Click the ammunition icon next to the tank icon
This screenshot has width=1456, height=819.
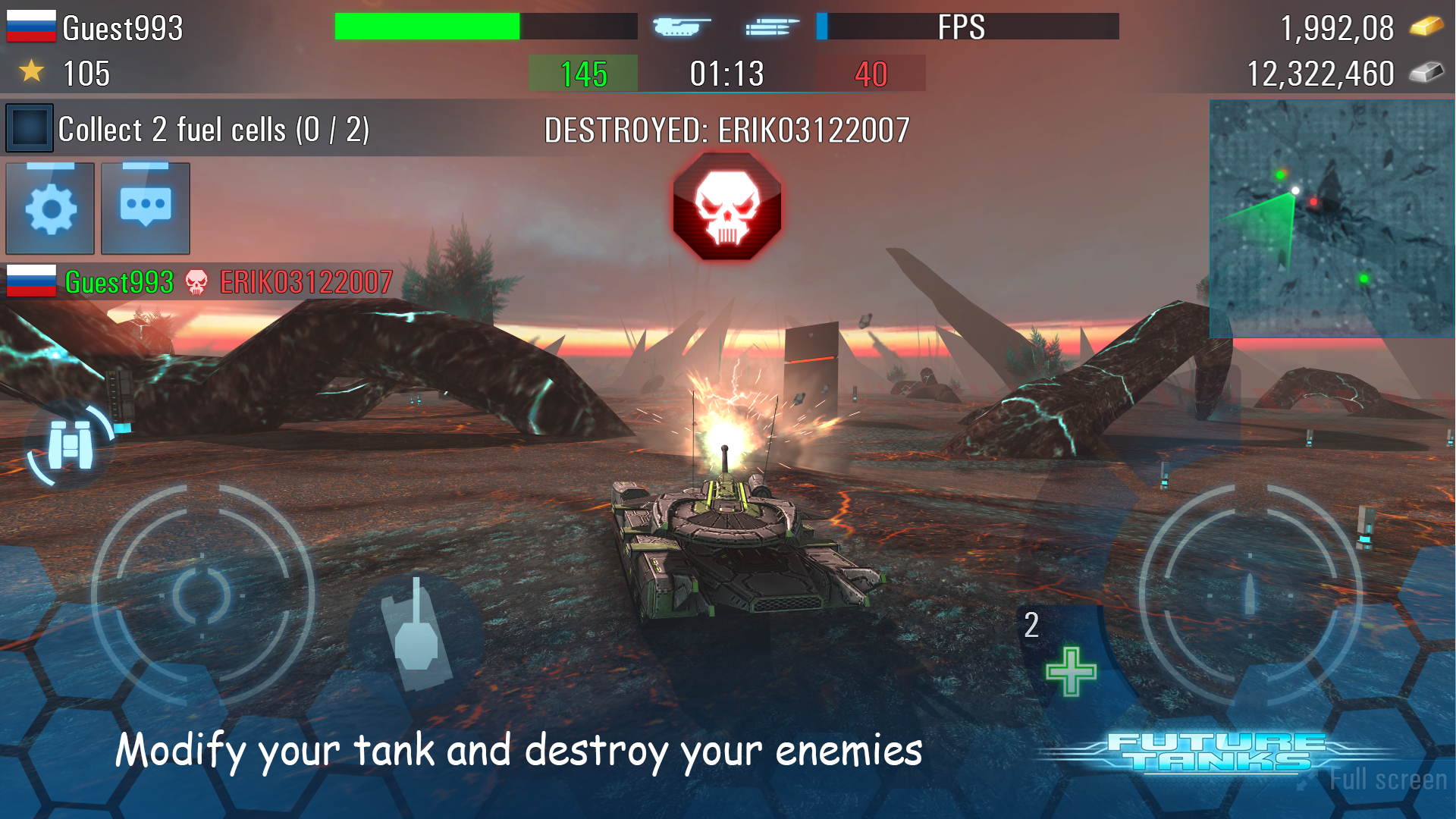pyautogui.click(x=772, y=26)
